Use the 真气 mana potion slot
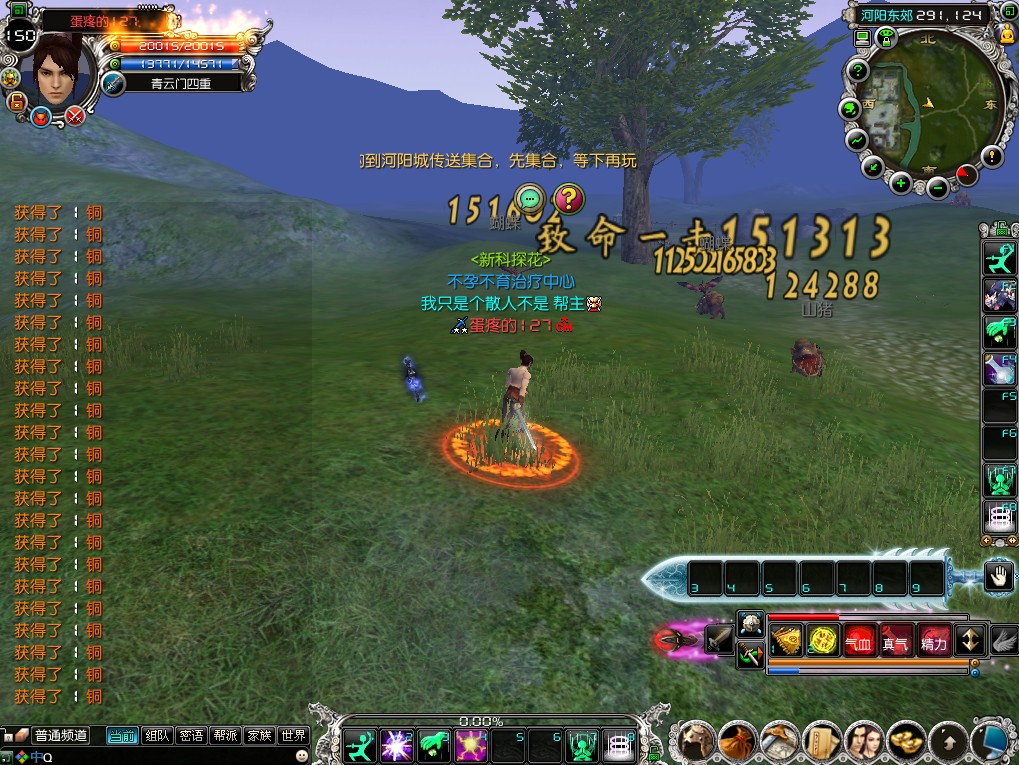Viewport: 1019px width, 765px height. click(x=895, y=641)
